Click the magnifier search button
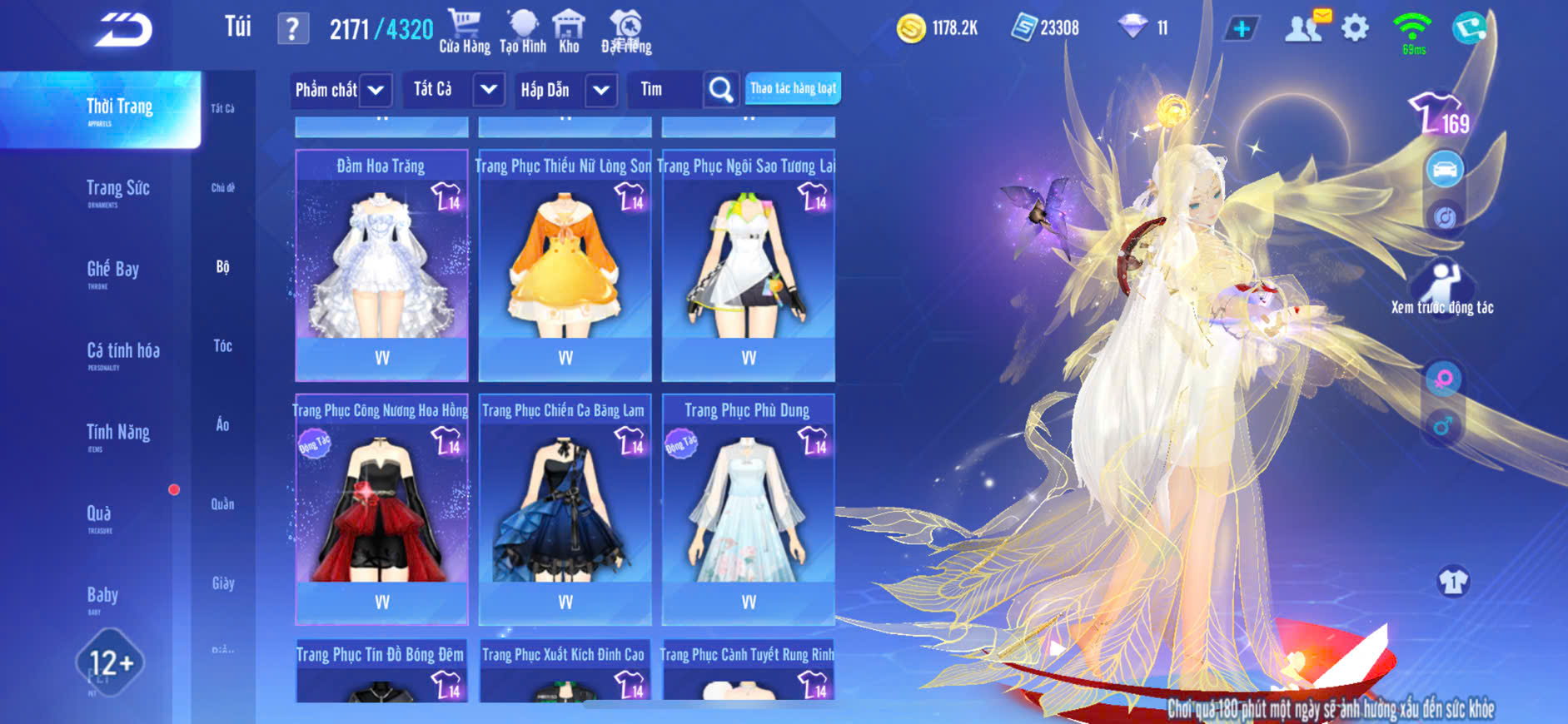 point(721,90)
